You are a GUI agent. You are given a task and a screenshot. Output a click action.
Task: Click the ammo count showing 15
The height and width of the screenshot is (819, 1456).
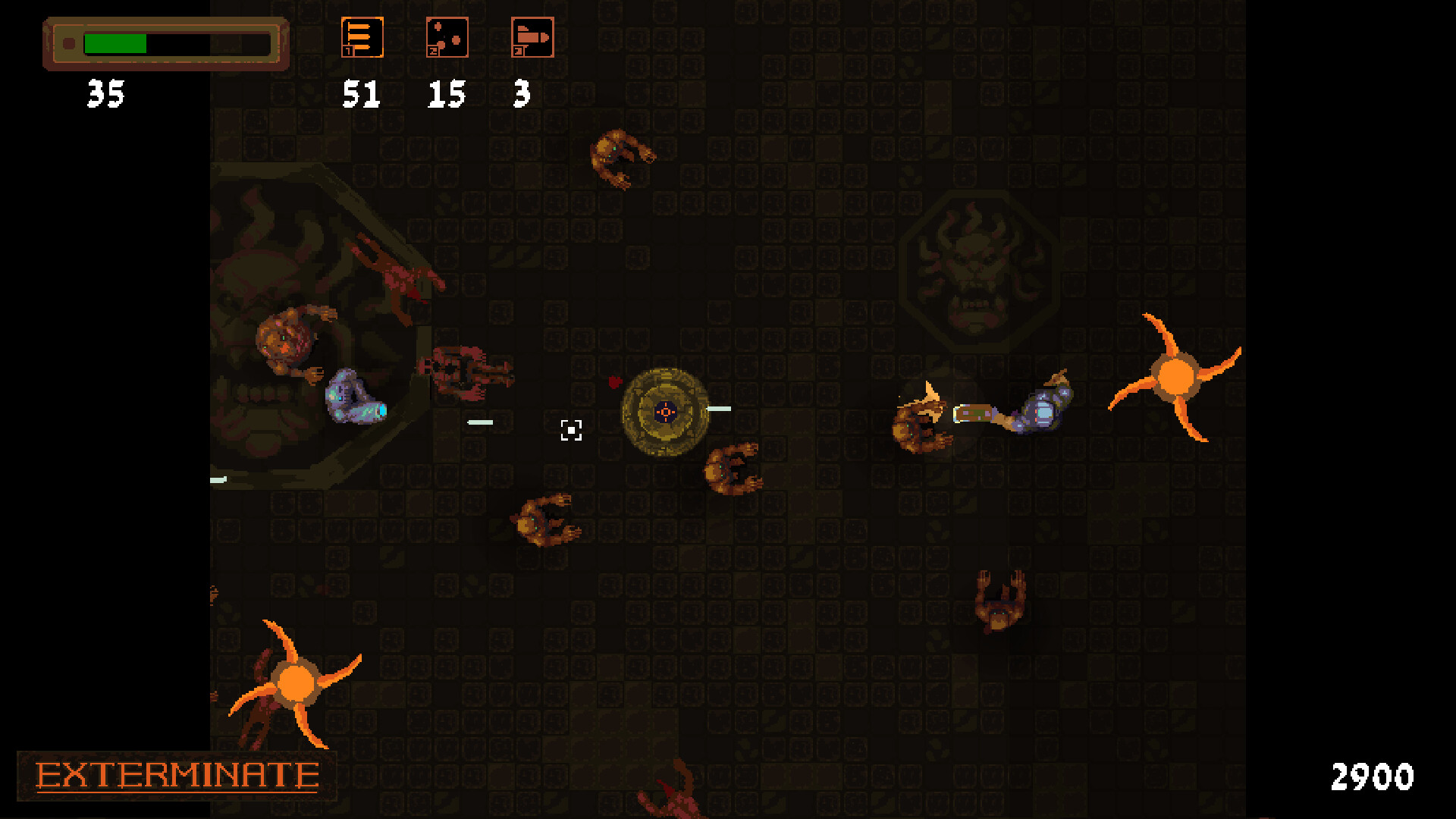[x=445, y=95]
